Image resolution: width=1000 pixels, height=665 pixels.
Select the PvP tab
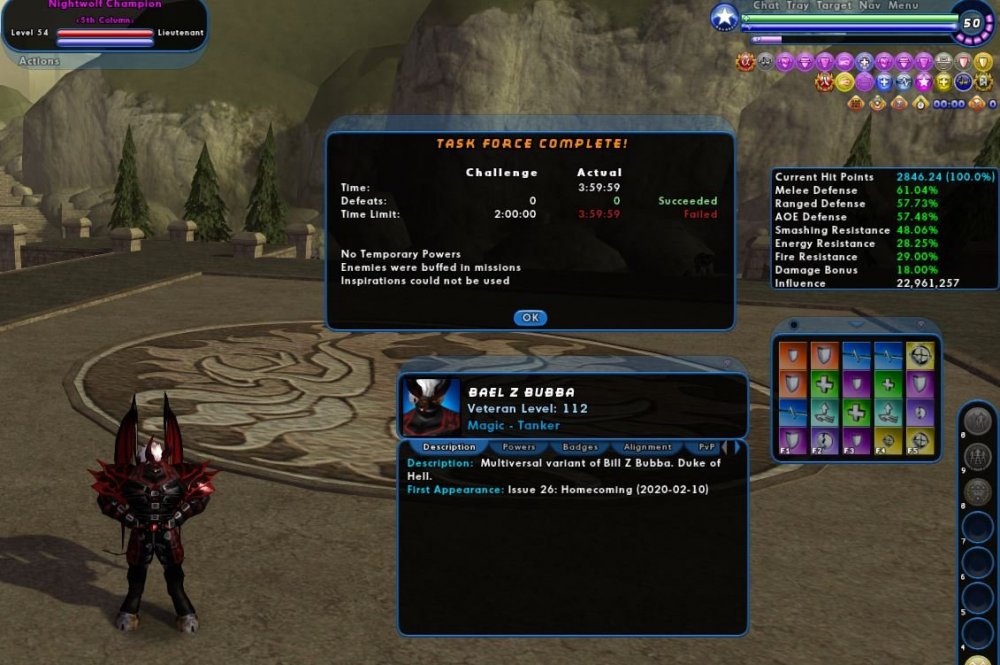(x=707, y=447)
